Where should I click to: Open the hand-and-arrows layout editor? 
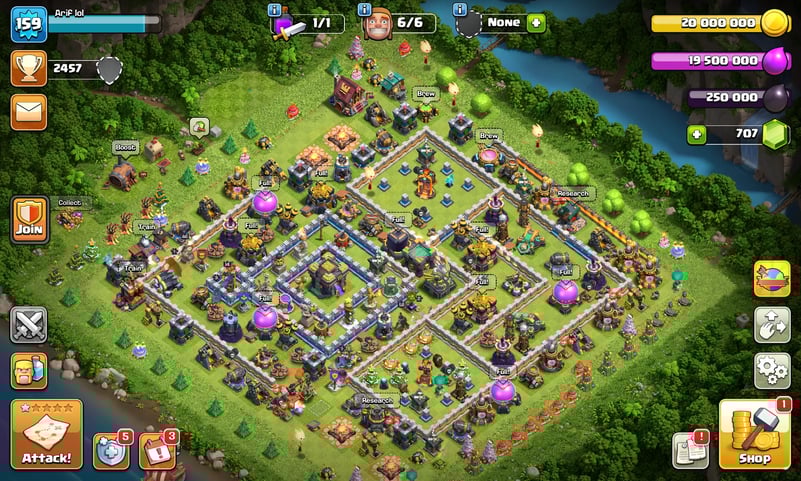pos(772,325)
